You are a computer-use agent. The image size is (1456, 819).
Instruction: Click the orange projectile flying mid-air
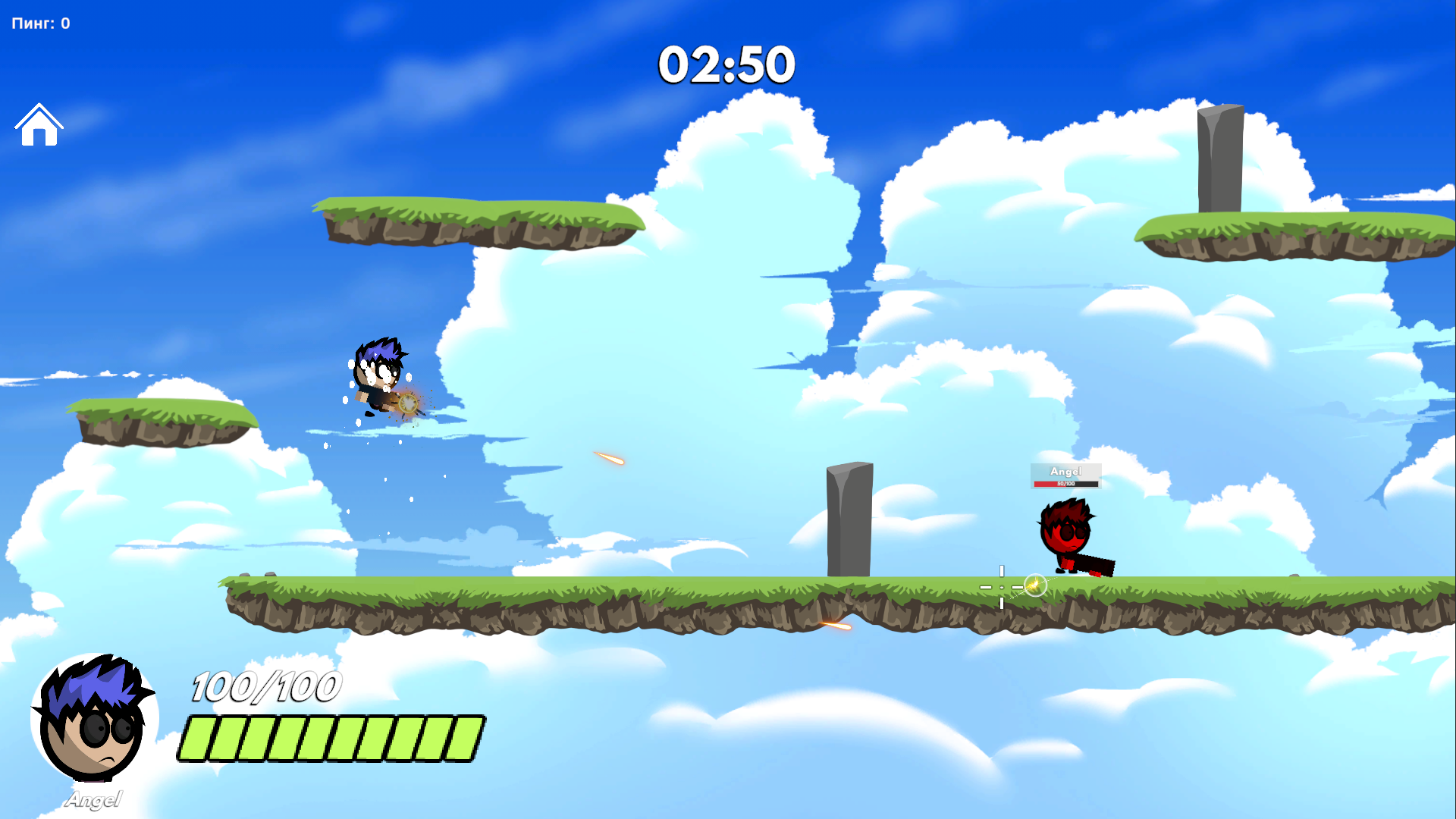click(607, 458)
